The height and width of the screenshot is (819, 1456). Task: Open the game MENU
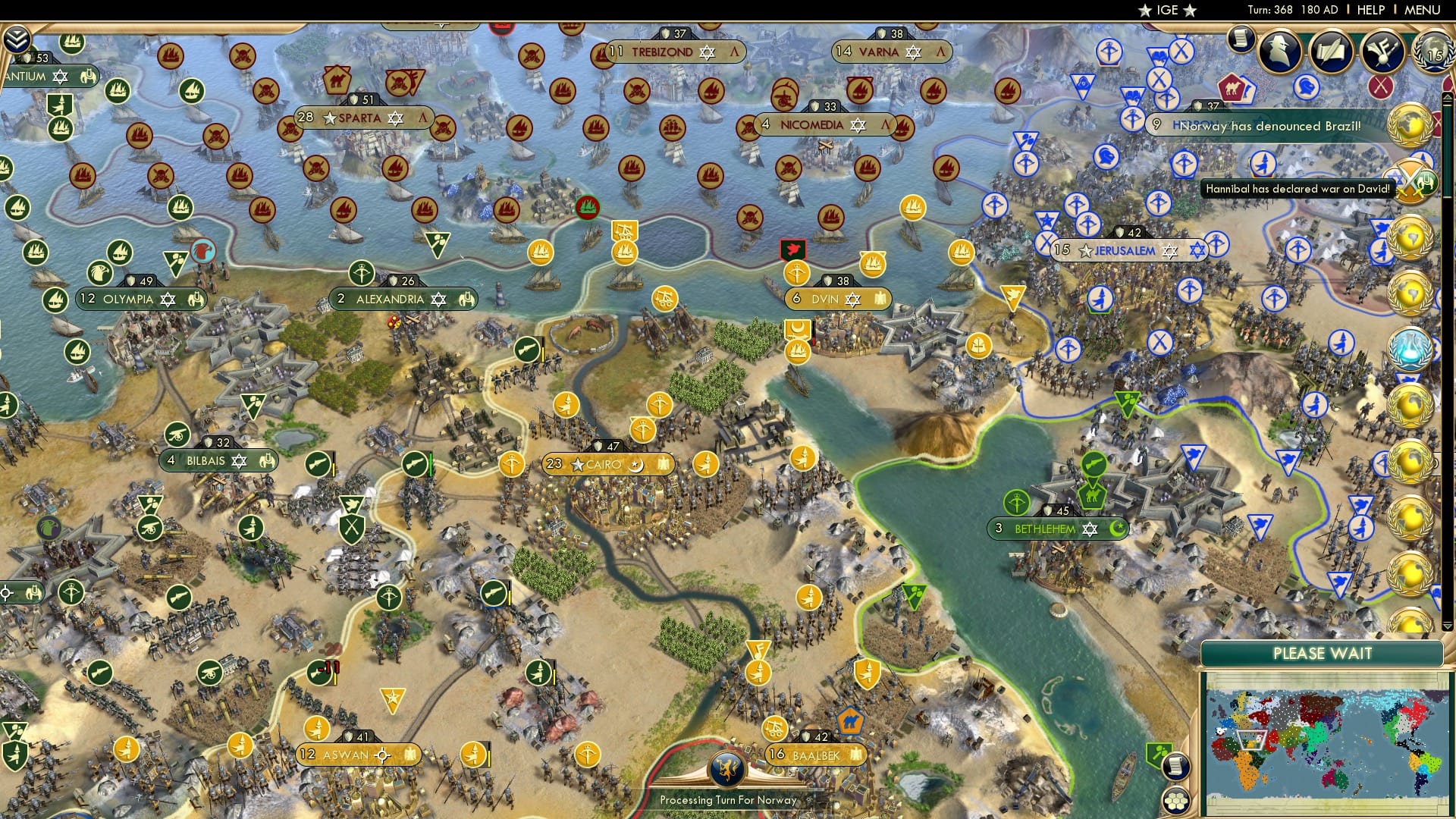(1424, 10)
